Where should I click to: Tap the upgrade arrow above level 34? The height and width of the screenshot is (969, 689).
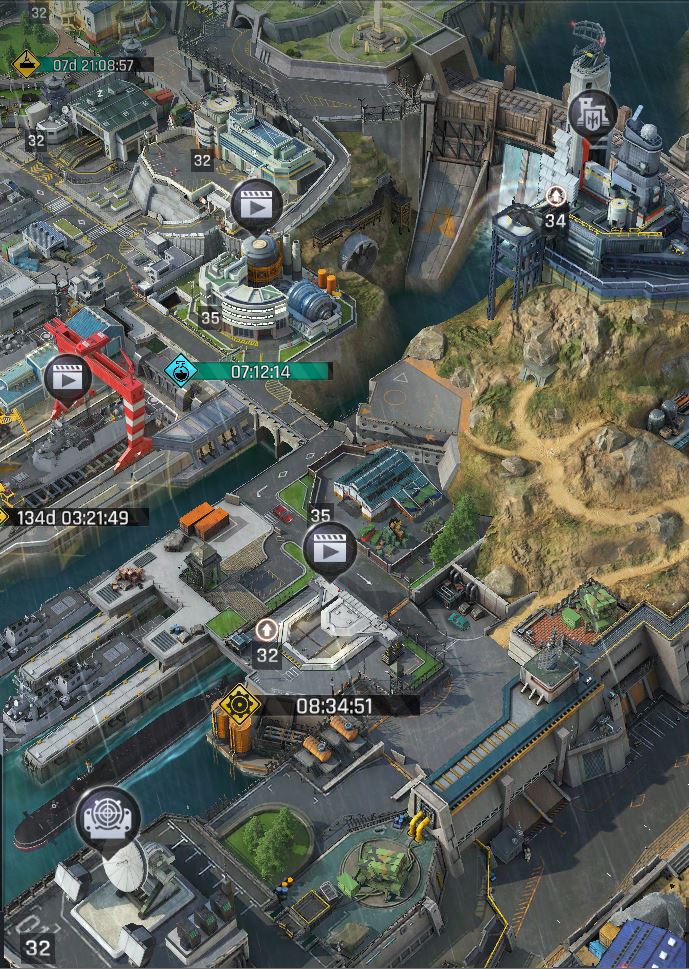tap(555, 195)
